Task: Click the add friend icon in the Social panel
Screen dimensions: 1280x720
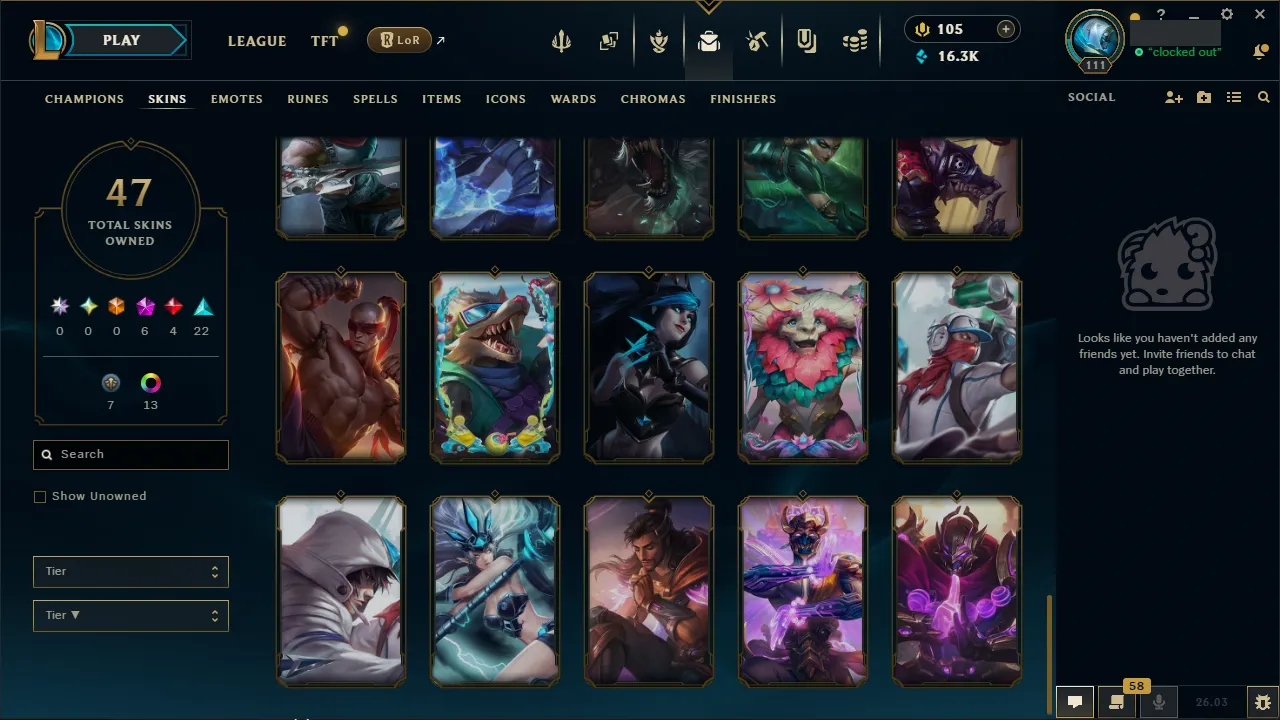Action: 1173,97
